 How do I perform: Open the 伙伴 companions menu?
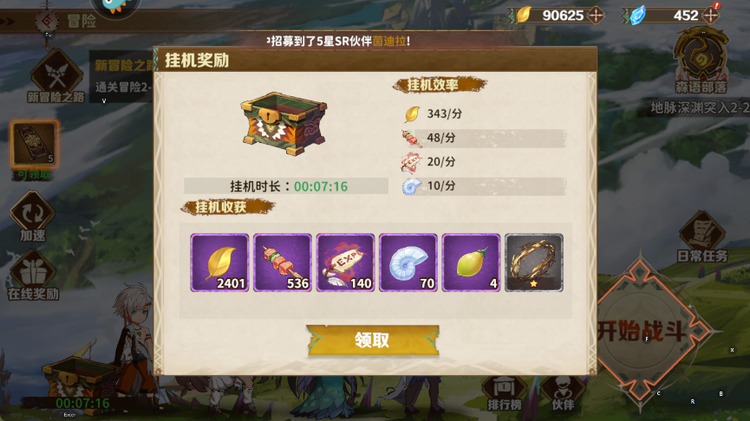tap(563, 391)
